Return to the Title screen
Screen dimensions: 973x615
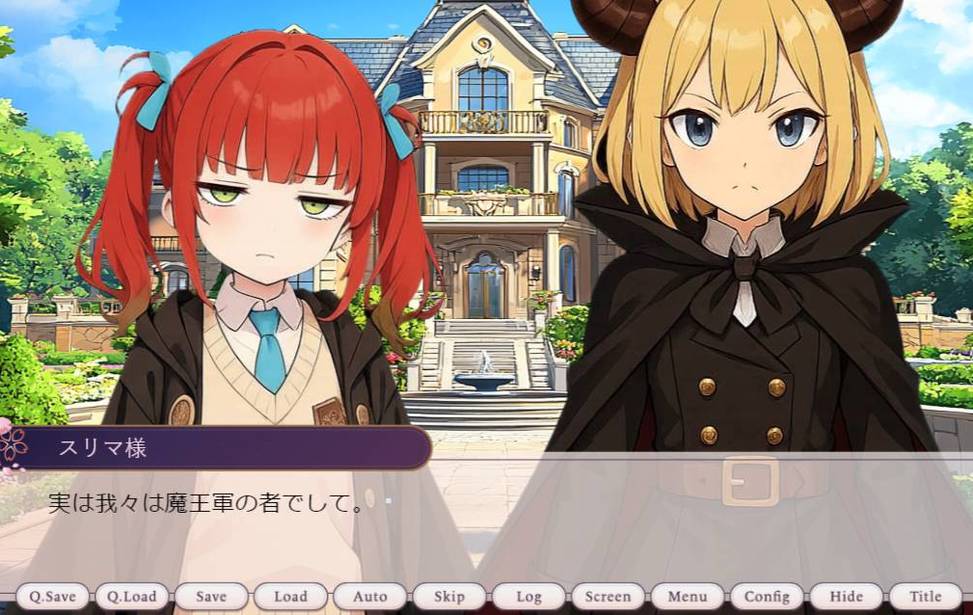click(x=925, y=596)
